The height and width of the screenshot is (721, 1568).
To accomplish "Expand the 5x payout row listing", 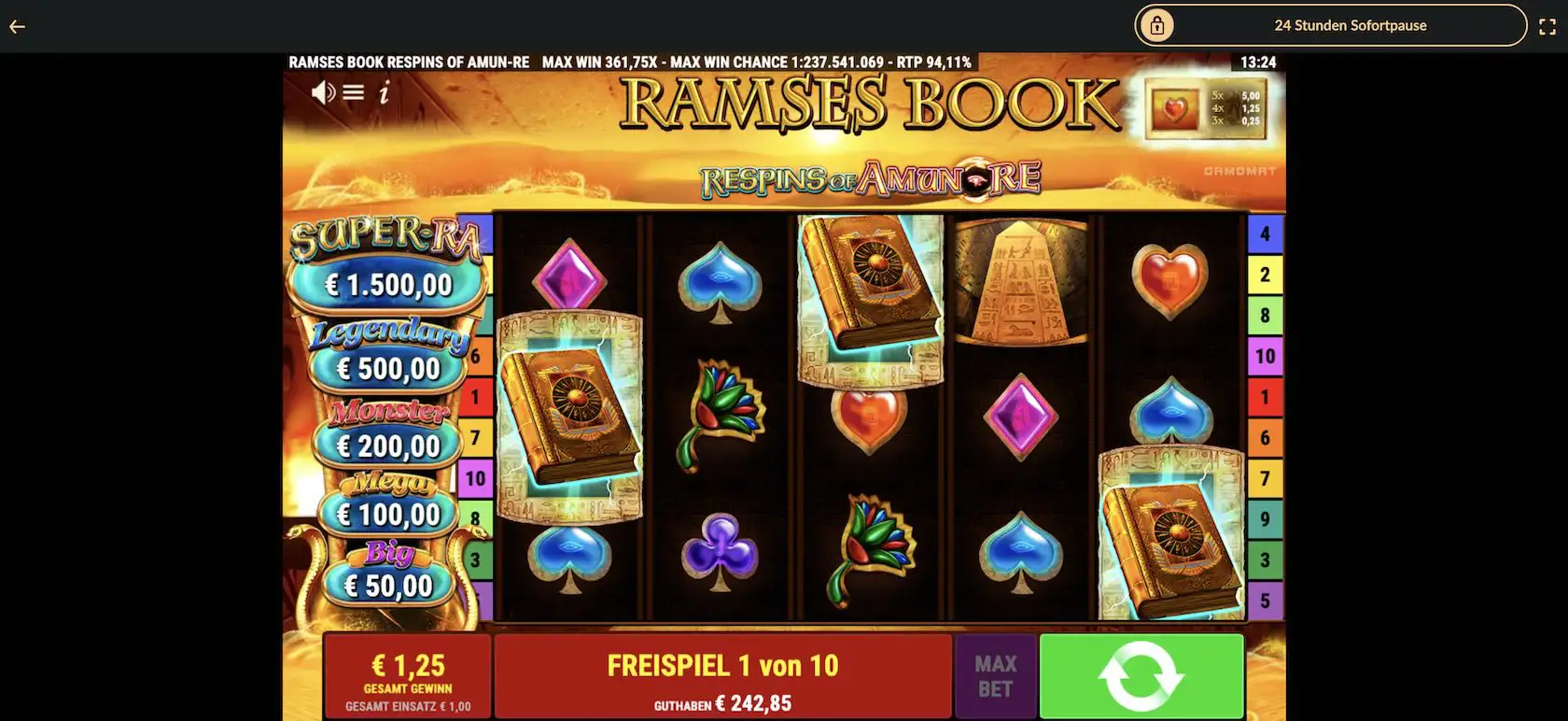I will (1234, 94).
